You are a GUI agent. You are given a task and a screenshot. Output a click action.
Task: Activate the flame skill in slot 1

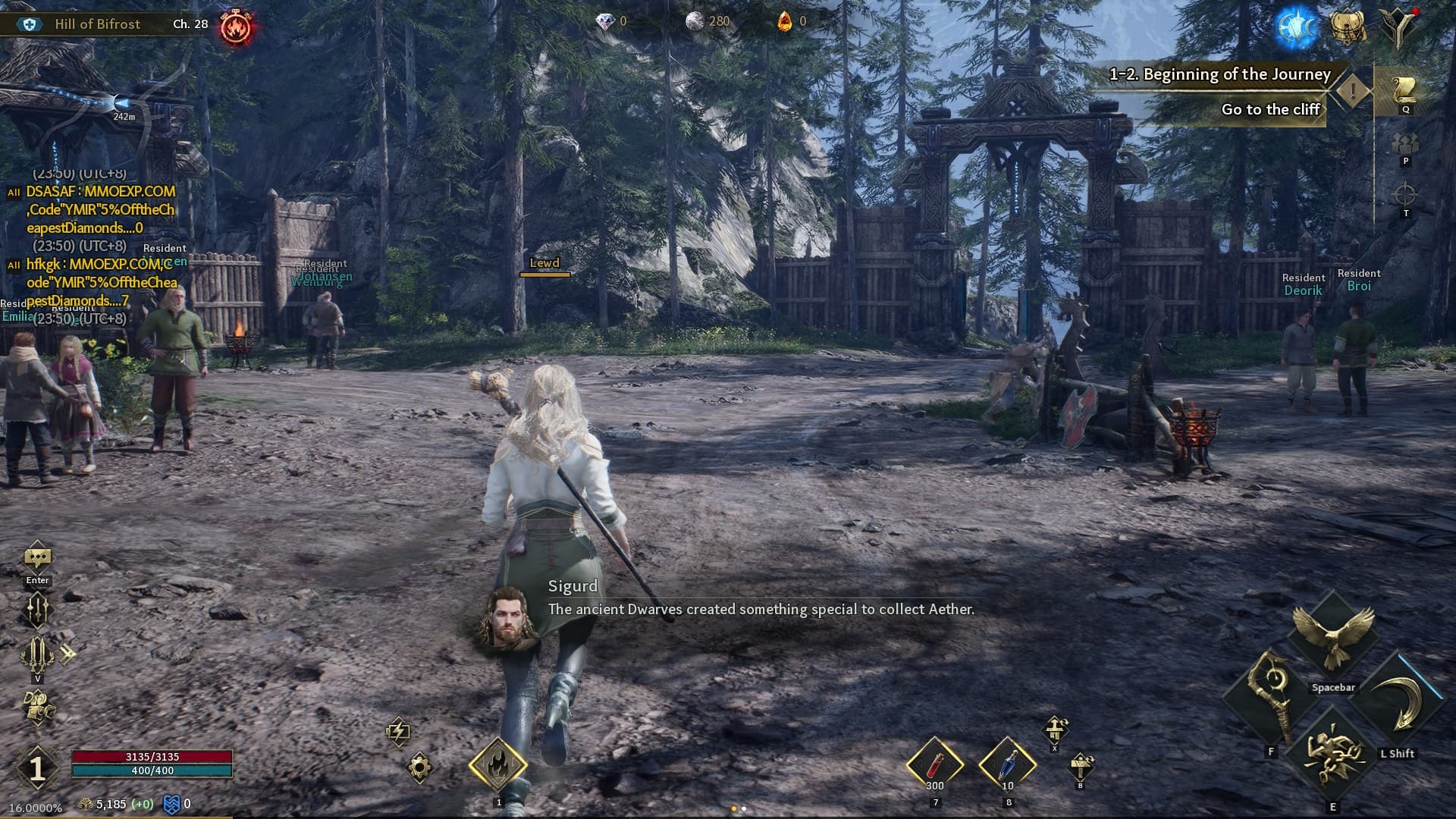point(497,765)
